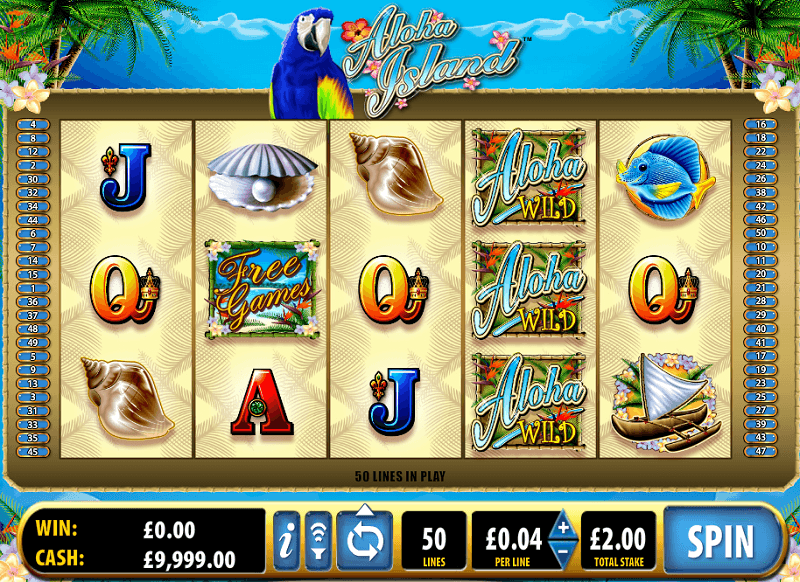Click payline marker number 28
Viewport: 800px width, 582px height.
click(x=762, y=301)
